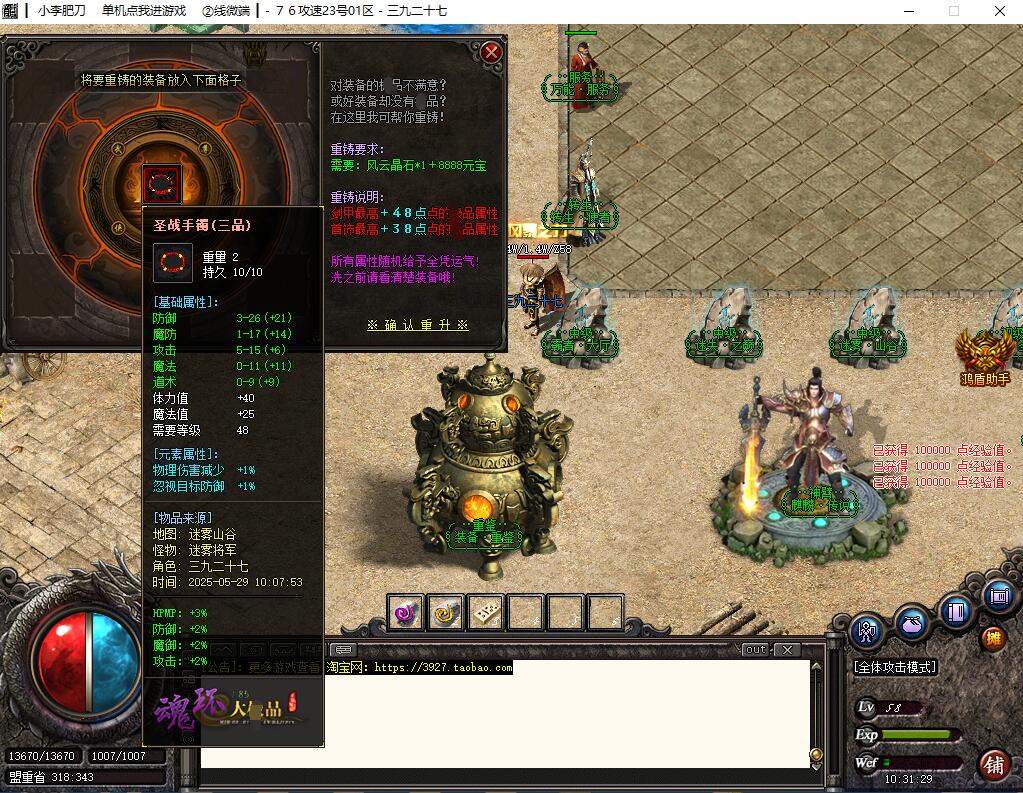Screen dimensions: 1023x793
Task: Open the red 铺 shop button
Action: 994,766
